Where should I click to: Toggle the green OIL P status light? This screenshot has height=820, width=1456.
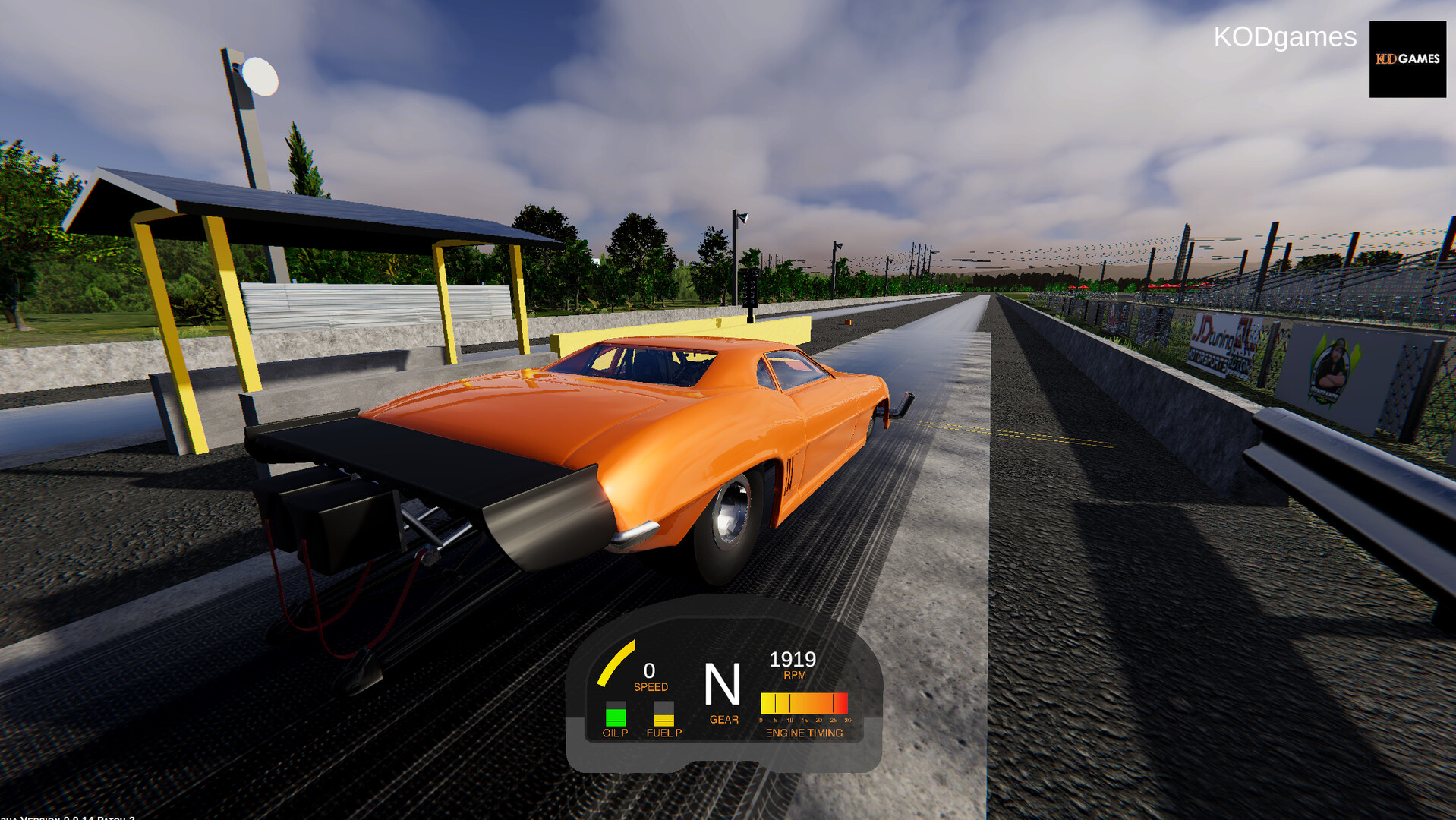click(x=615, y=715)
